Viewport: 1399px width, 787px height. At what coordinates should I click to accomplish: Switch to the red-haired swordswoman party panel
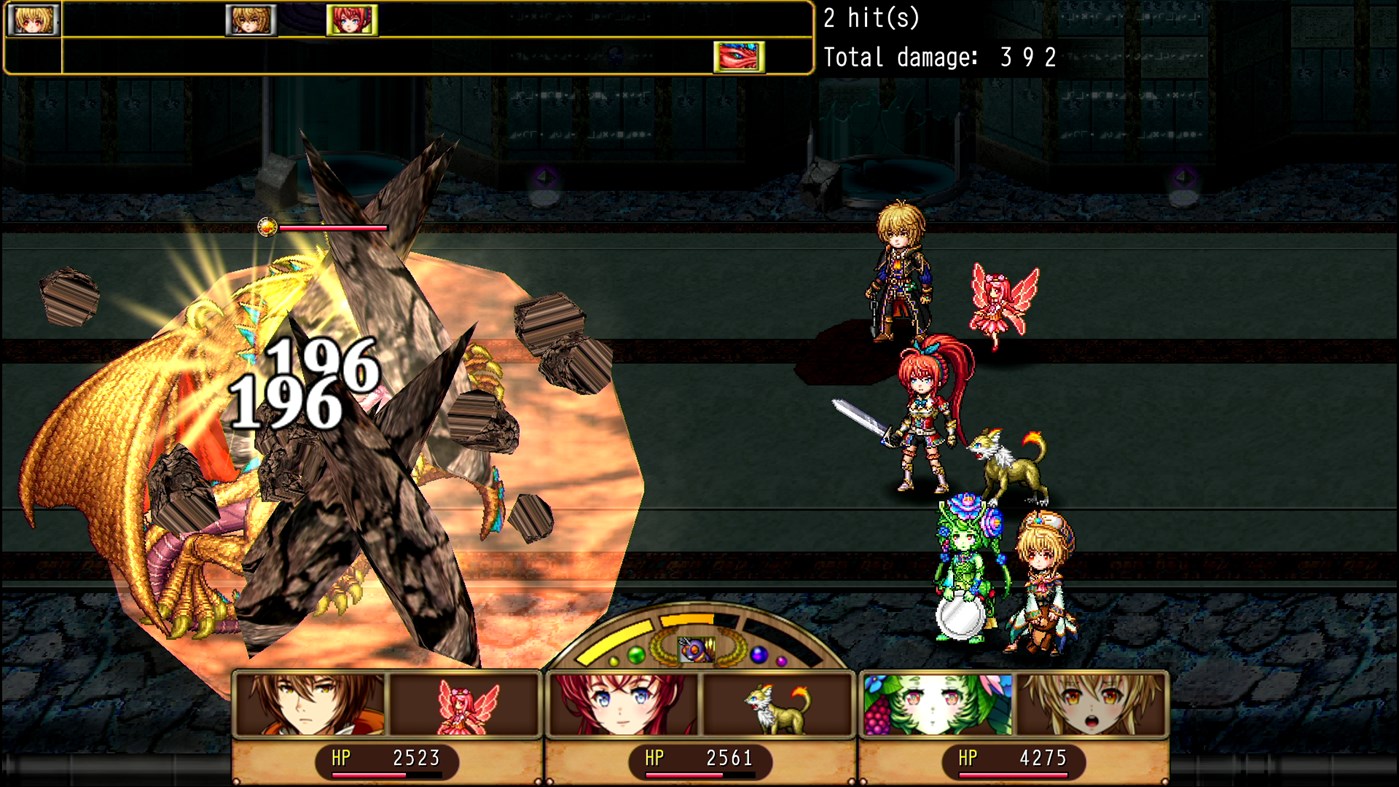click(622, 706)
